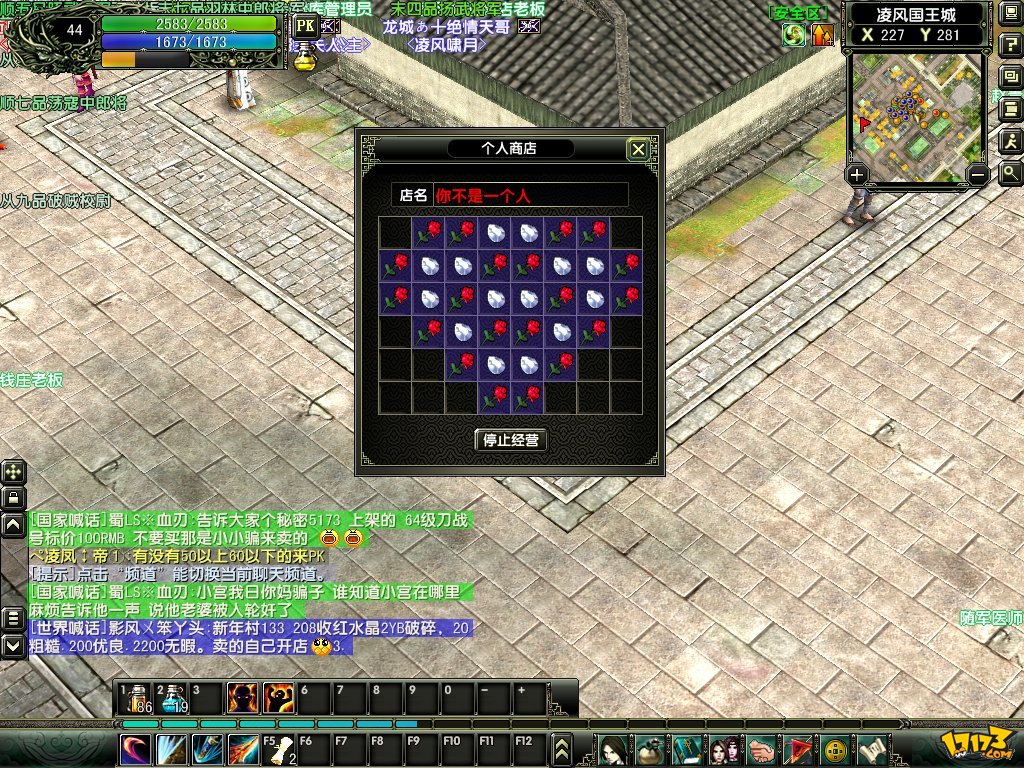This screenshot has height=768, width=1024.
Task: Select the orange up-arrows buff icon
Action: (x=822, y=35)
